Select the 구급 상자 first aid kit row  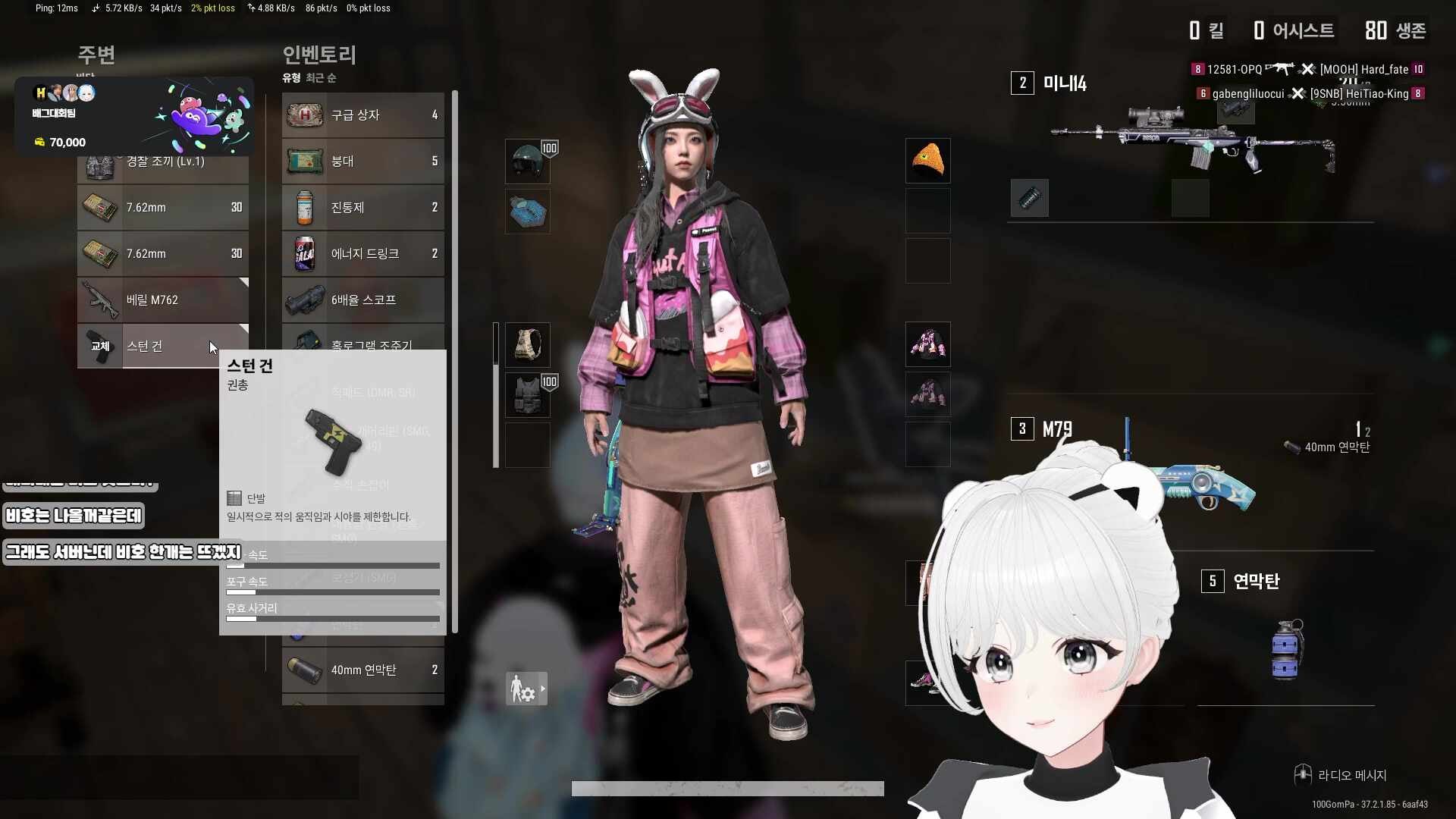pos(362,115)
